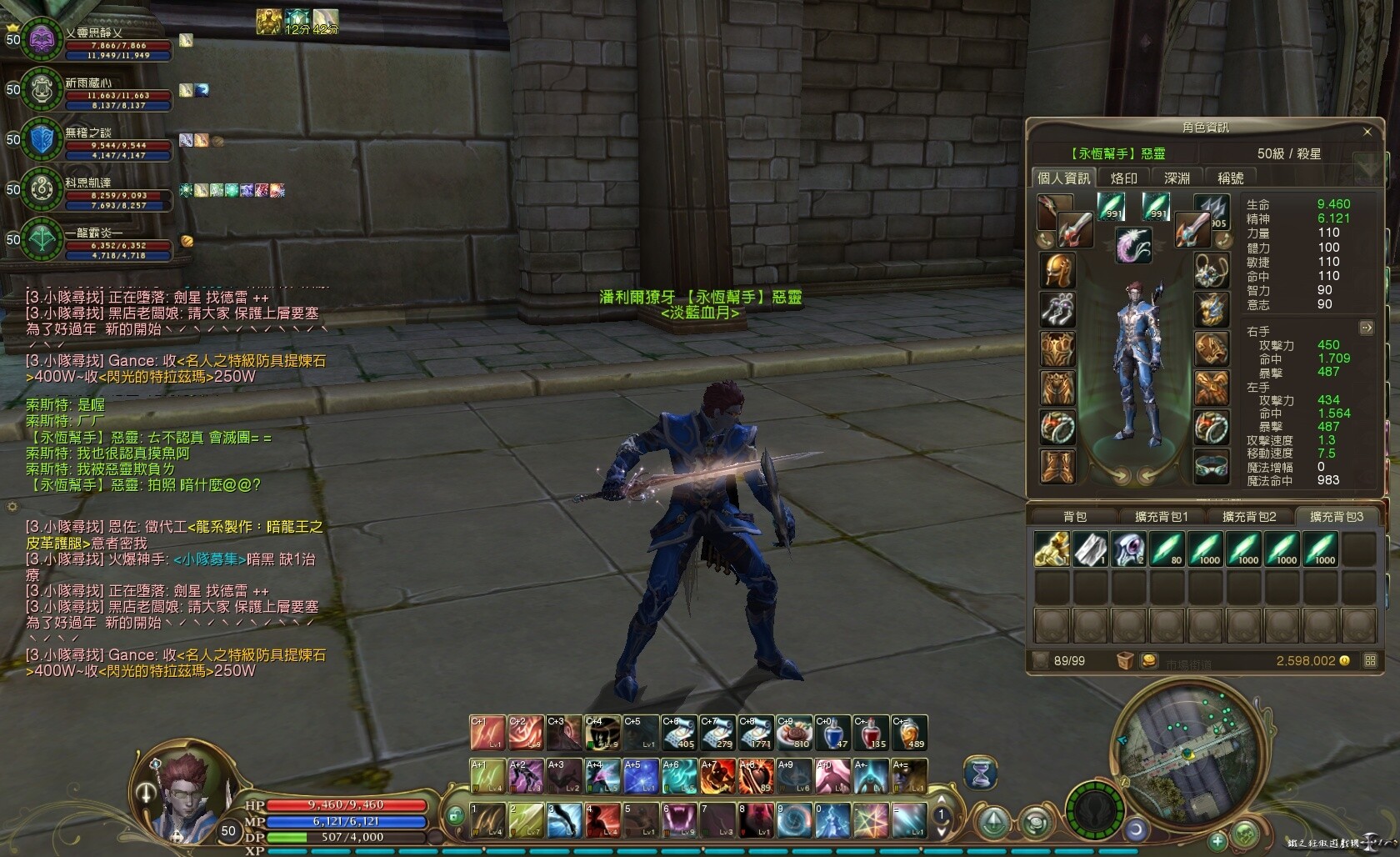Open the 擴充背包2 inventory tab
This screenshot has height=857, width=1400.
(1249, 517)
